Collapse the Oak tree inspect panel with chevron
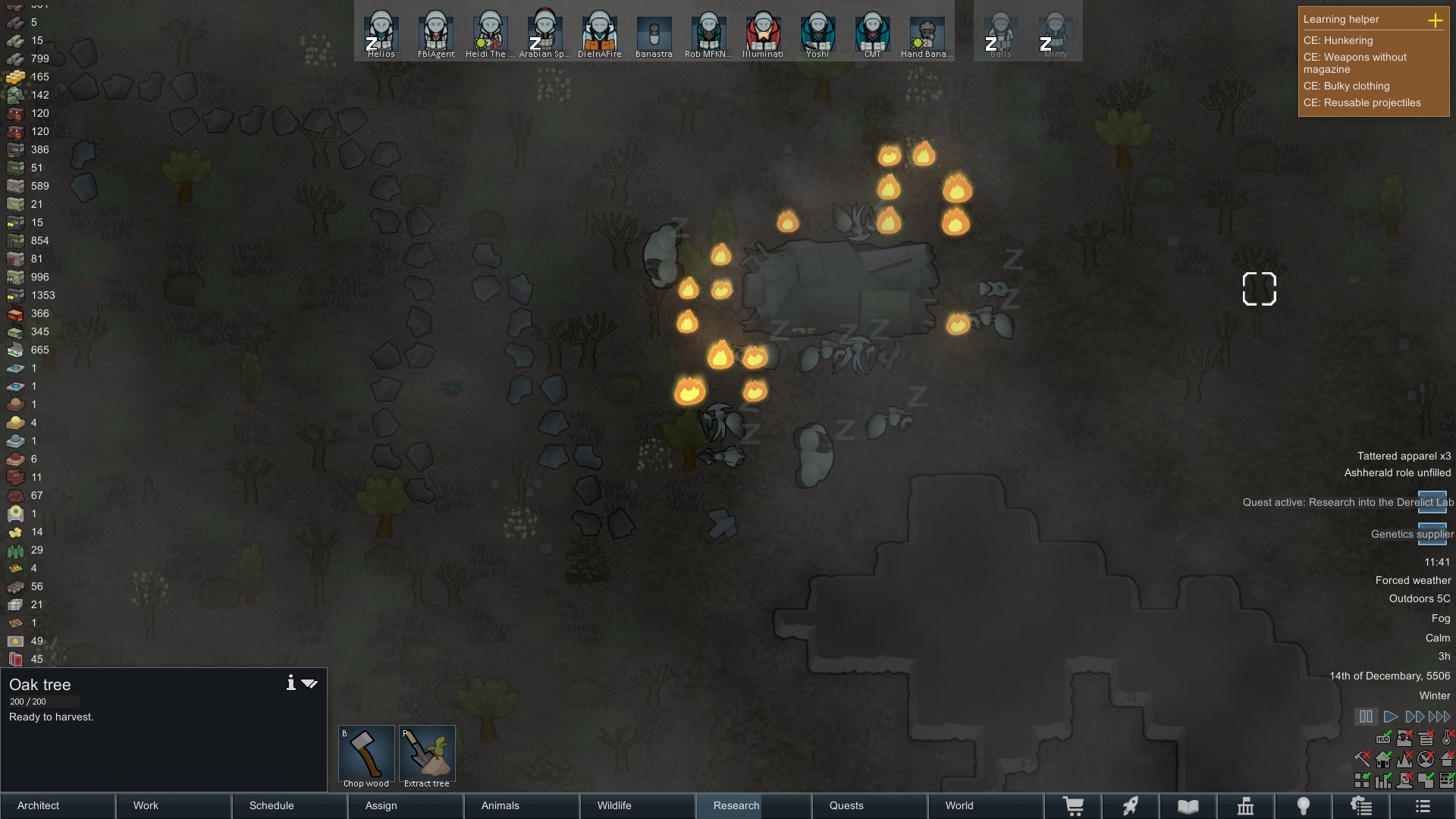Screen dimensions: 1456x819 [309, 682]
